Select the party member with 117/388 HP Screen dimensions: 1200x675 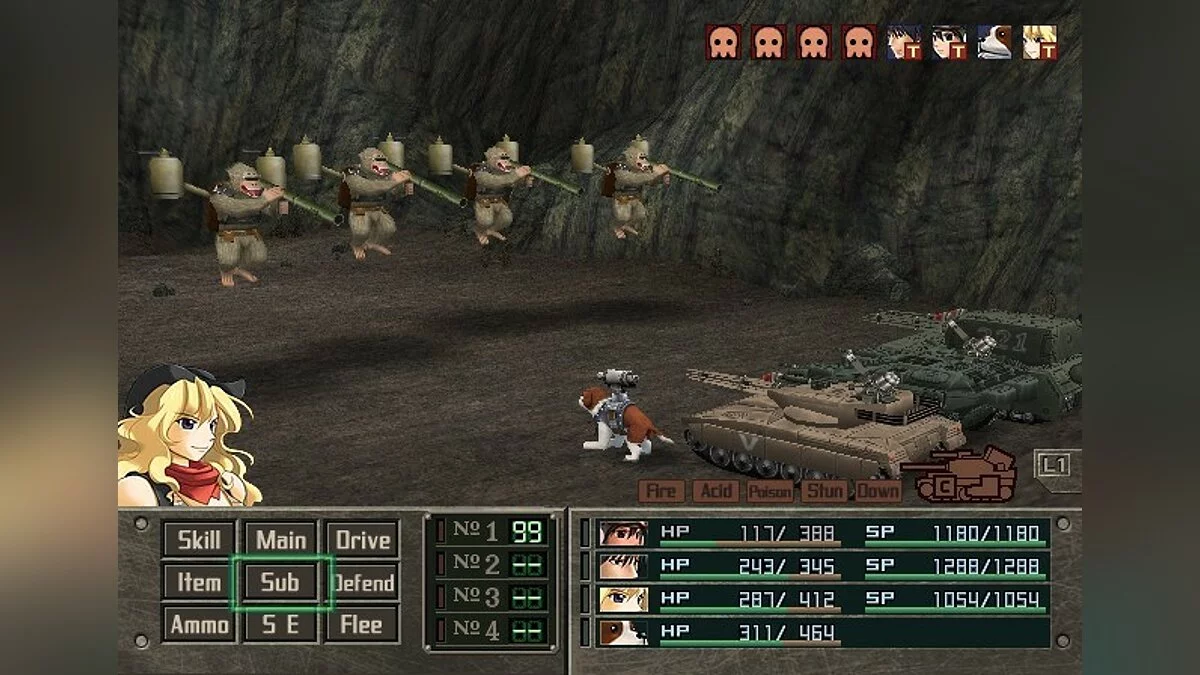coord(822,534)
